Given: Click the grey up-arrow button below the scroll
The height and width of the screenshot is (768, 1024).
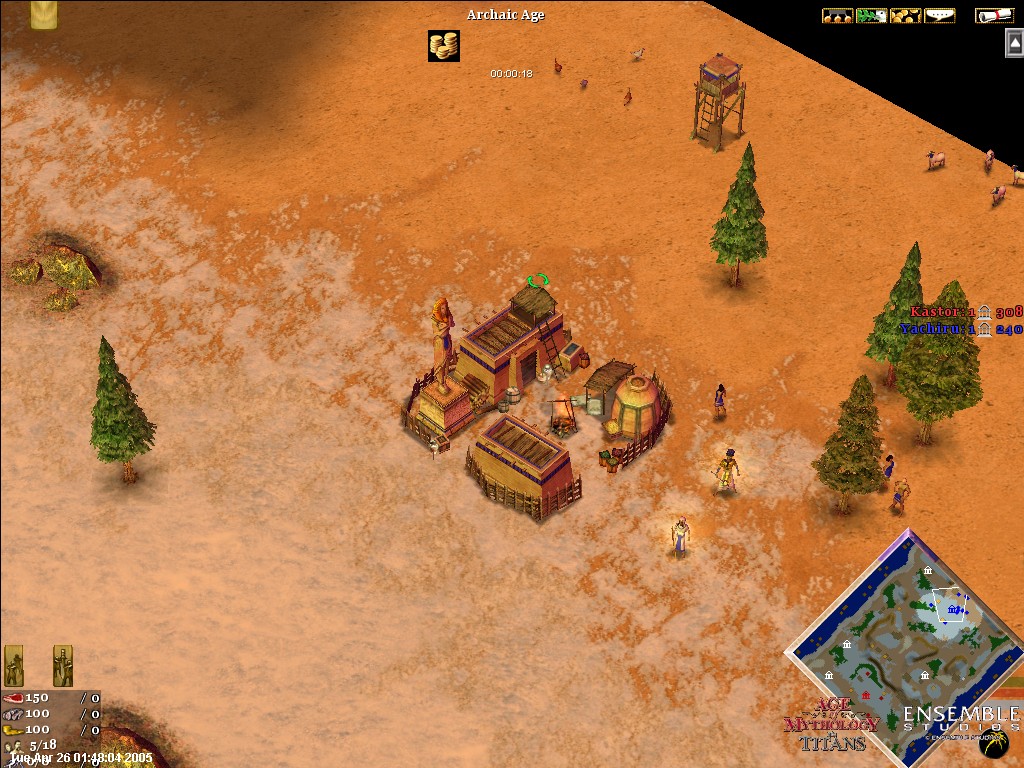Looking at the screenshot, I should 1014,43.
